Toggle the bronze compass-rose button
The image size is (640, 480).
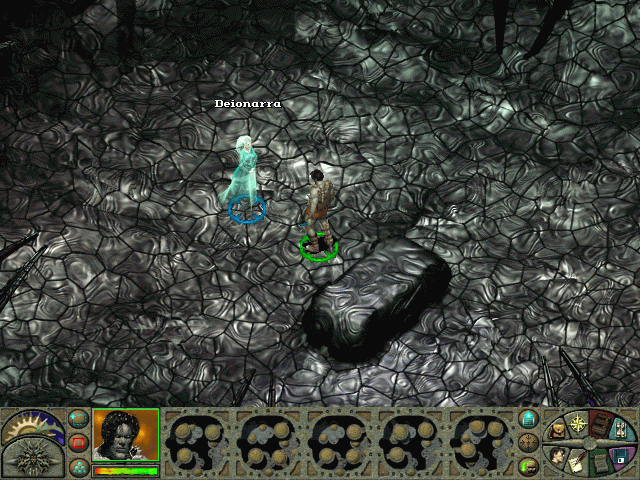point(530,443)
